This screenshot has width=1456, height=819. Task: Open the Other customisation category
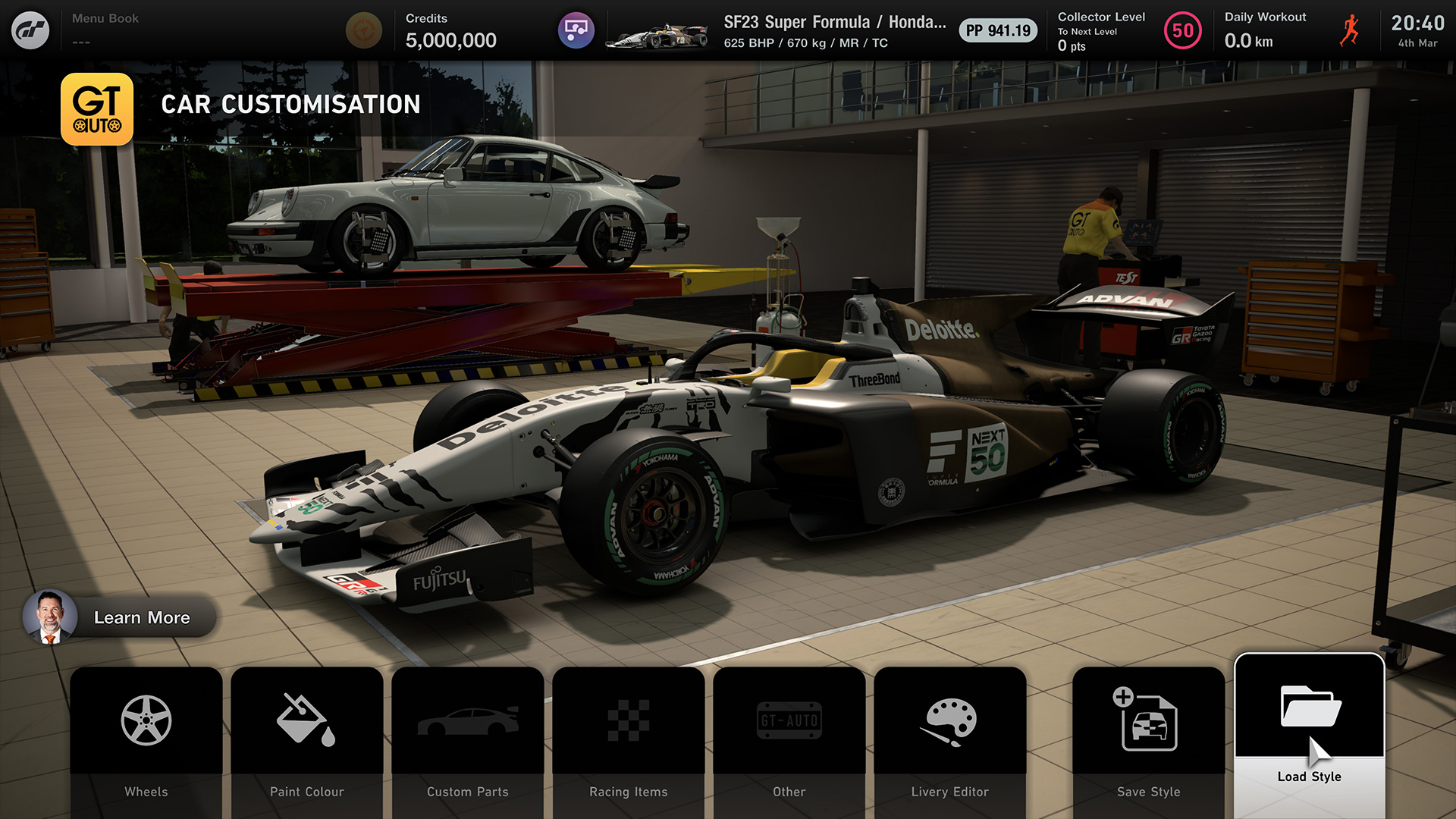tap(789, 739)
